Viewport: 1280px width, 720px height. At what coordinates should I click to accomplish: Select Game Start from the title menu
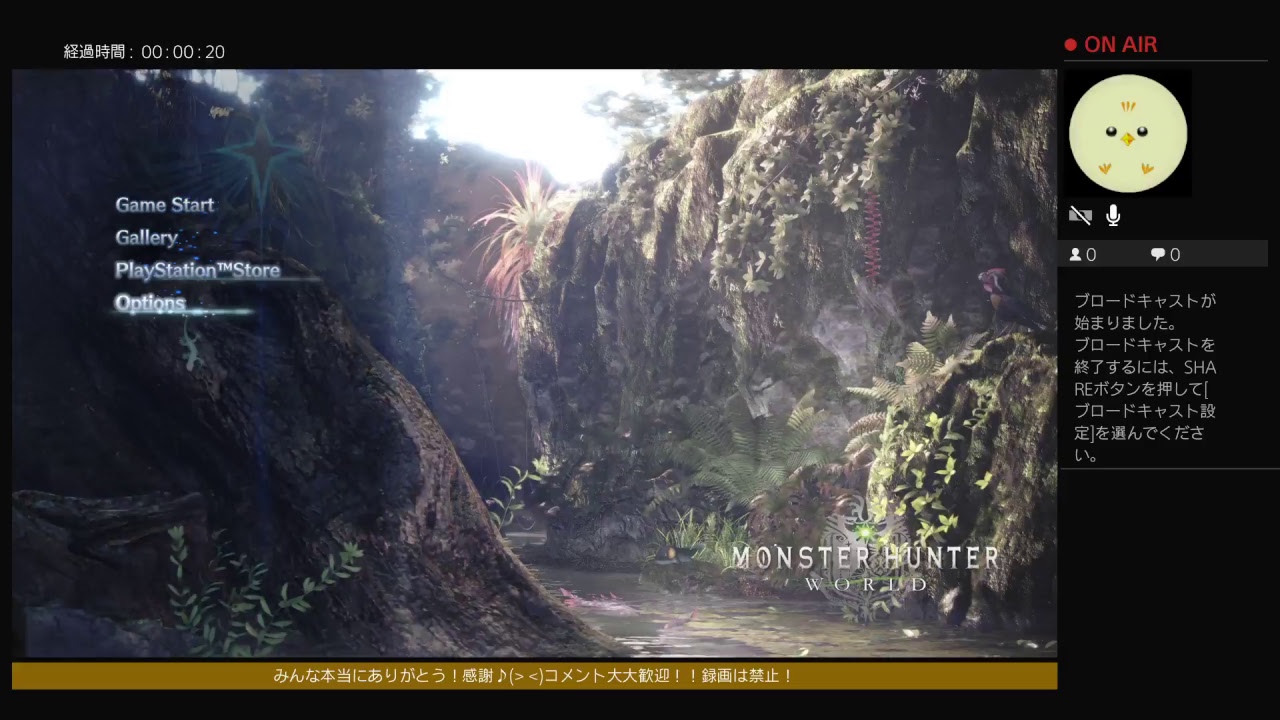point(164,204)
